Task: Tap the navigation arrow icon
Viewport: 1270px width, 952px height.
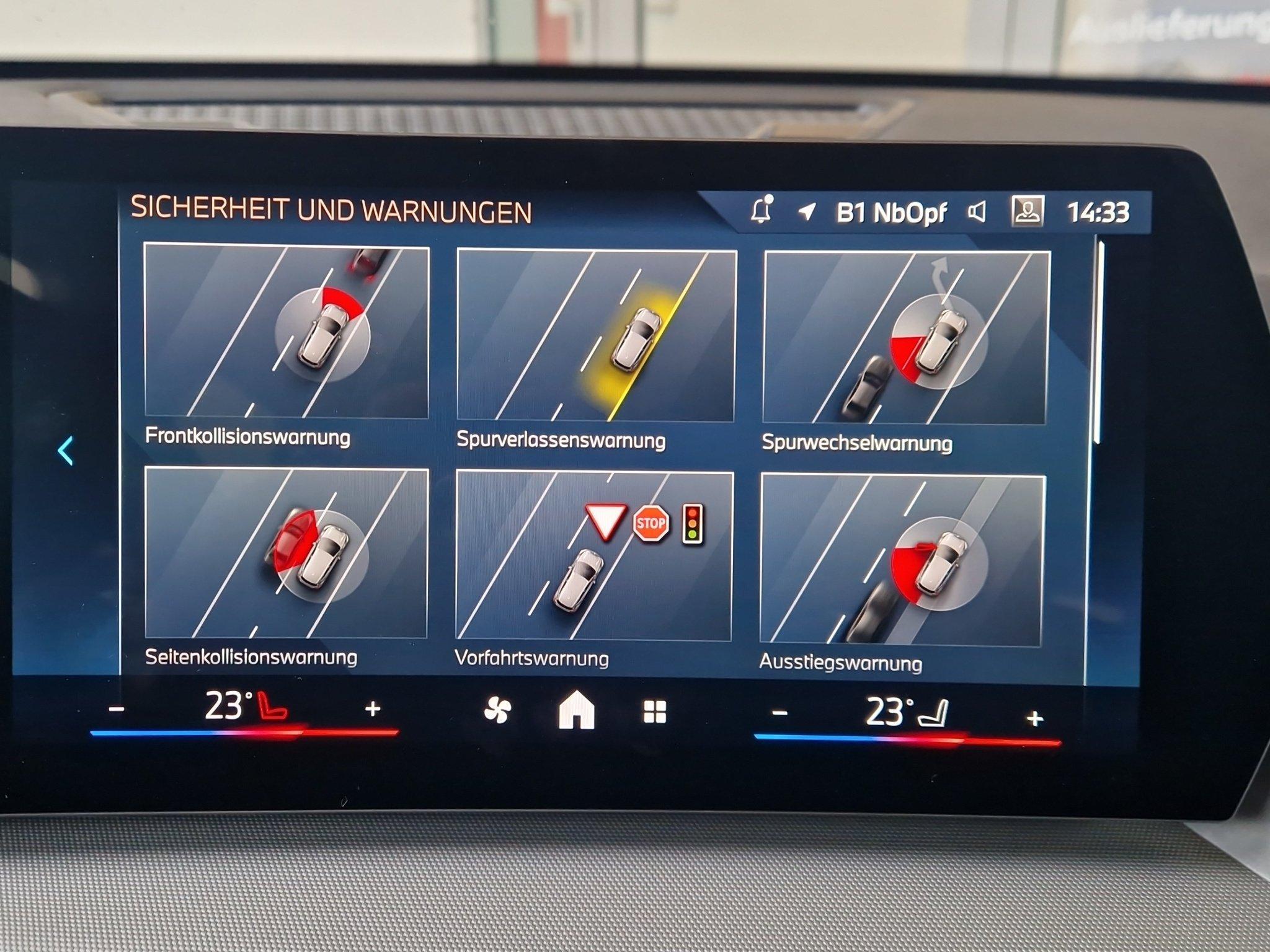Action: coord(807,212)
